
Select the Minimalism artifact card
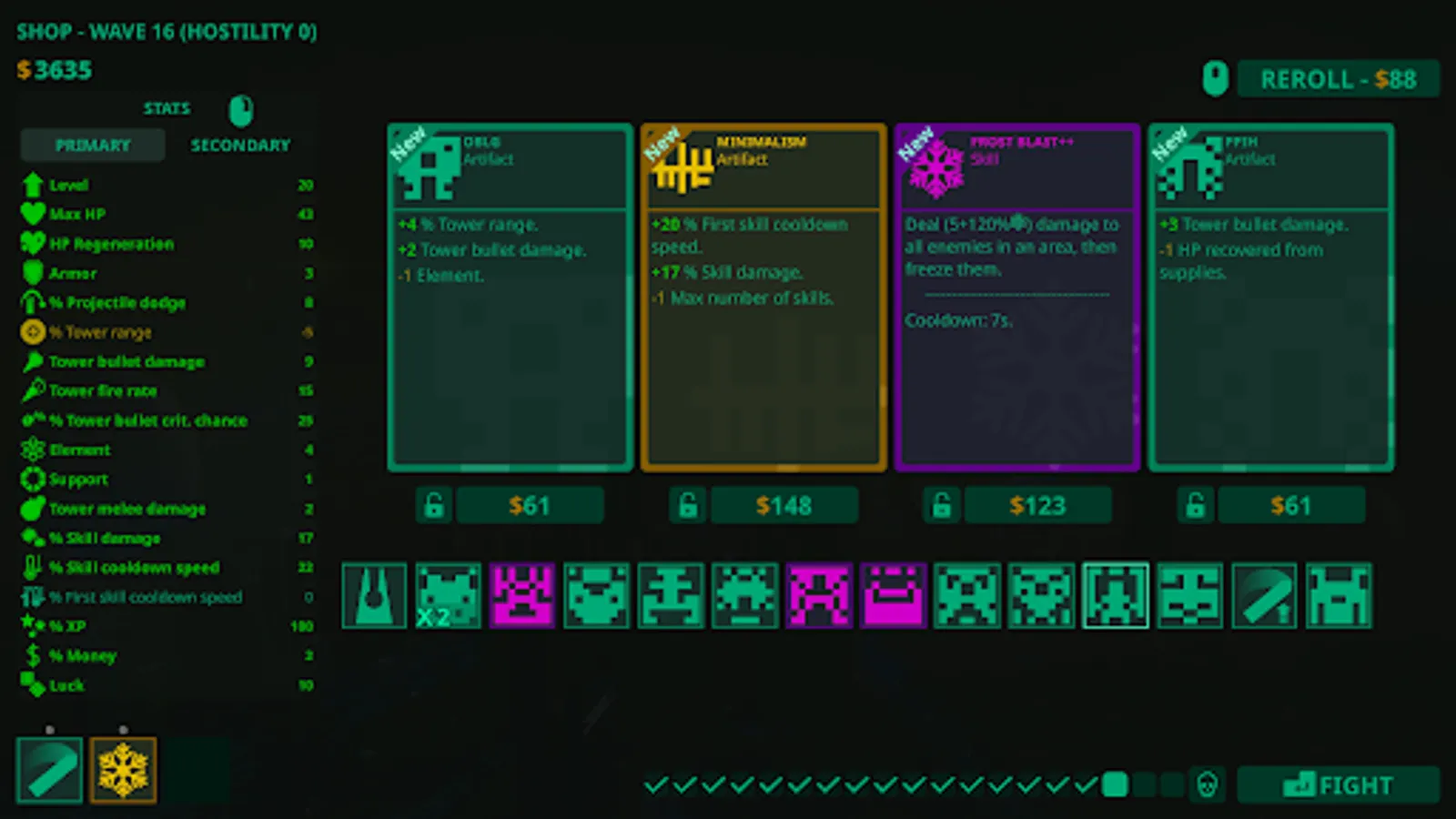click(763, 296)
